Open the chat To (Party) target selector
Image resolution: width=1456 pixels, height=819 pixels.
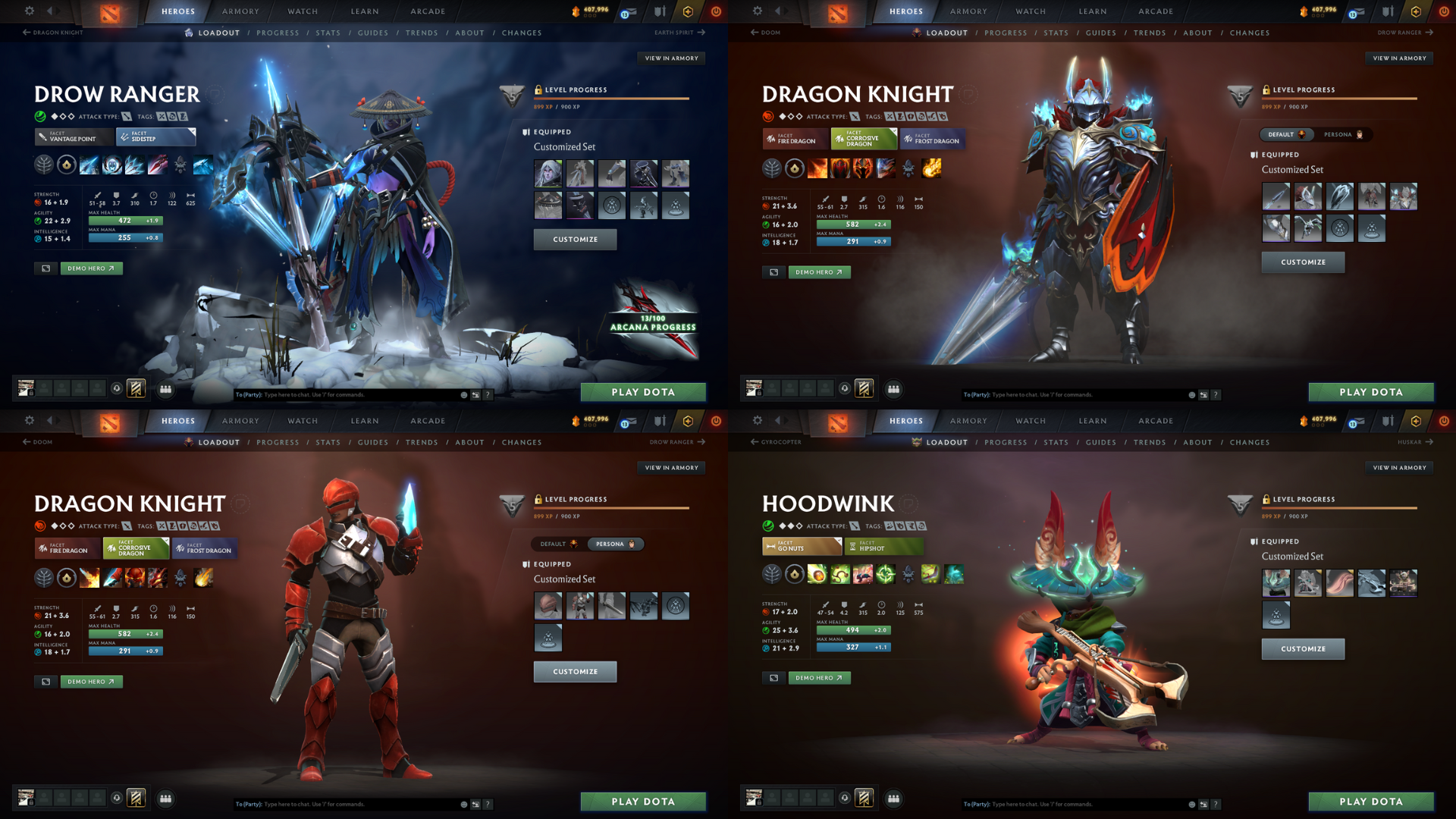[x=249, y=394]
